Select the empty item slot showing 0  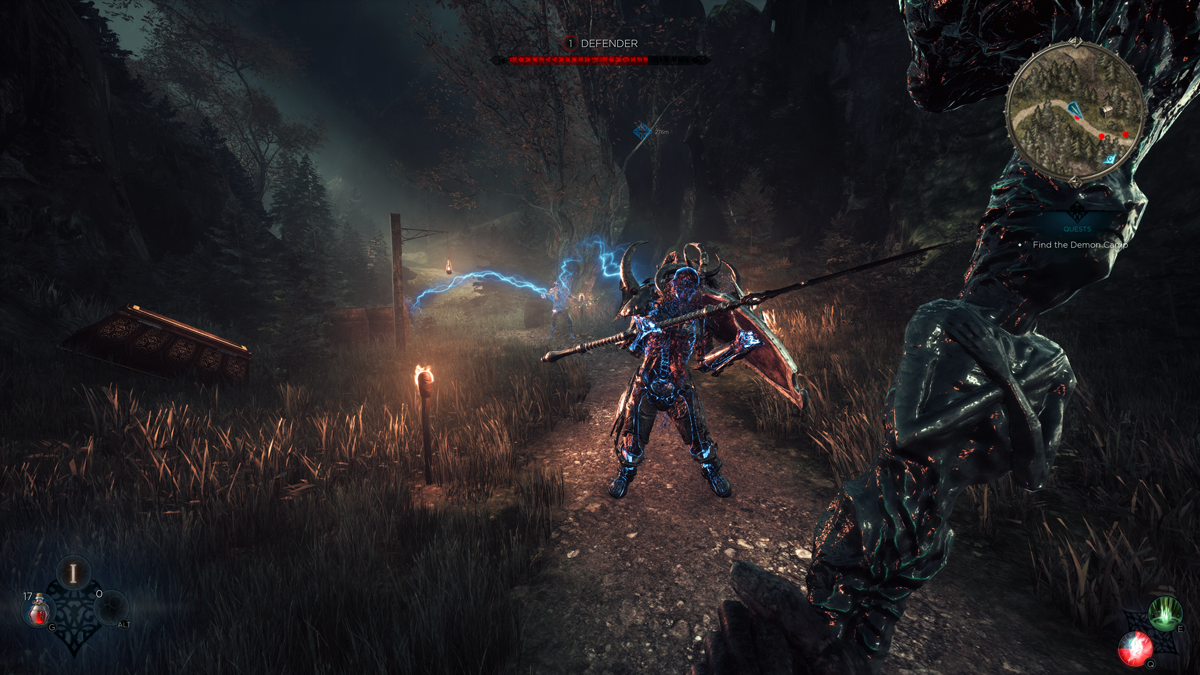[x=110, y=607]
